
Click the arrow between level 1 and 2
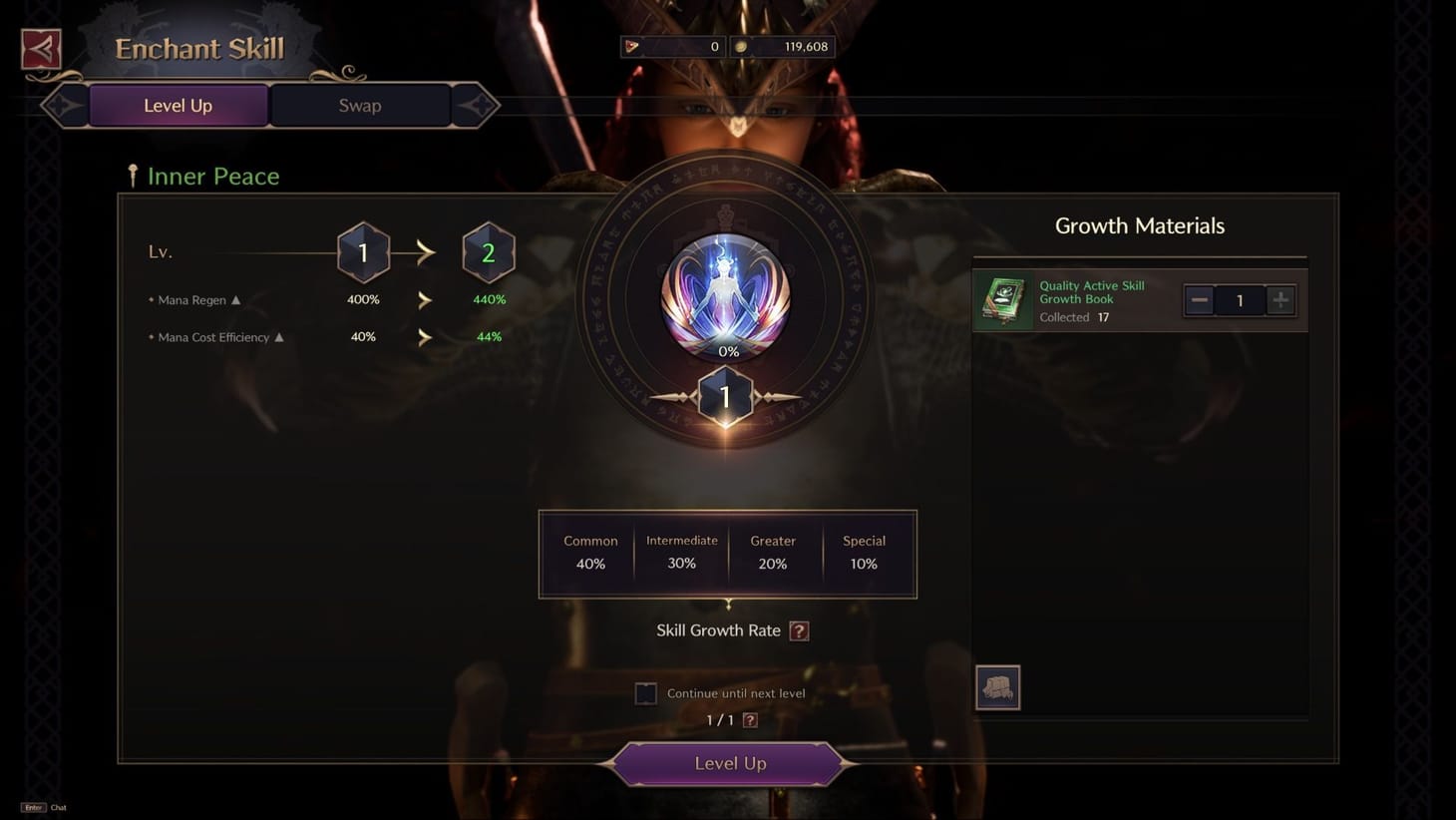425,252
